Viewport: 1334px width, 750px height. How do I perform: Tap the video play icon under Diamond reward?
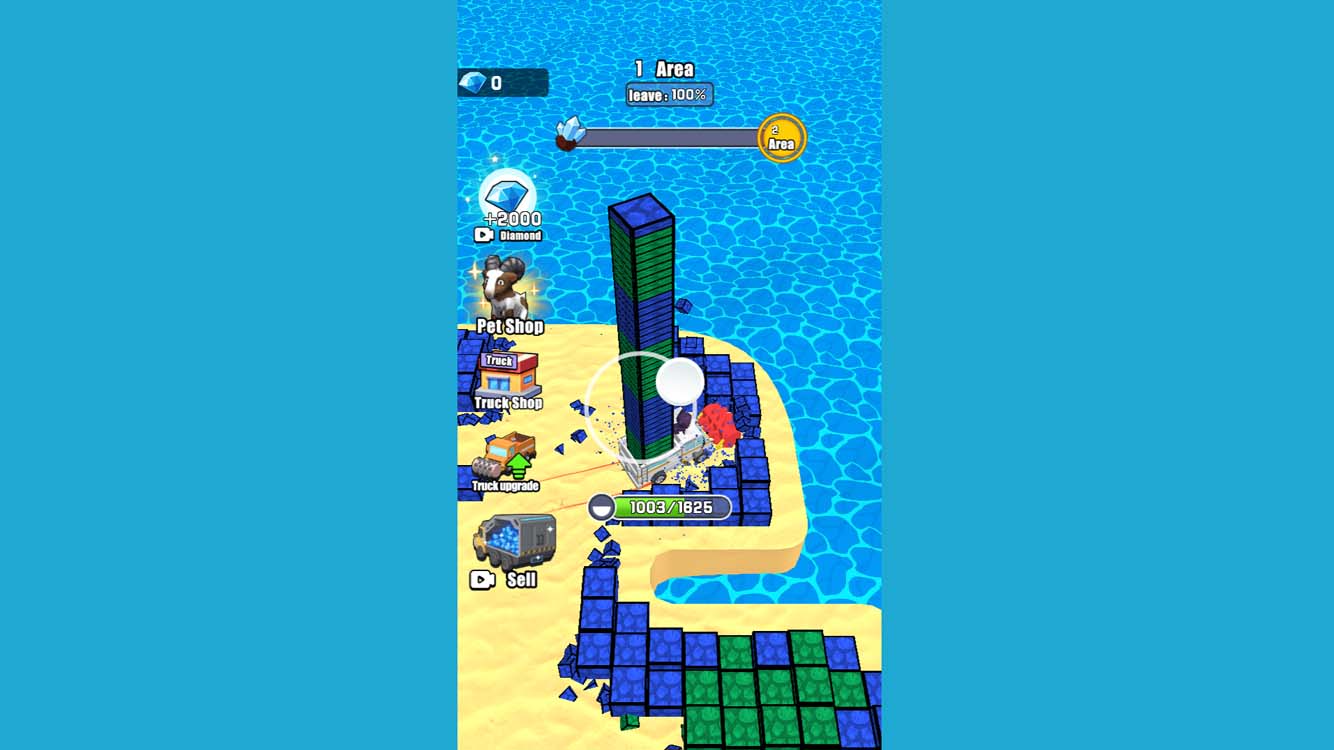tap(484, 235)
